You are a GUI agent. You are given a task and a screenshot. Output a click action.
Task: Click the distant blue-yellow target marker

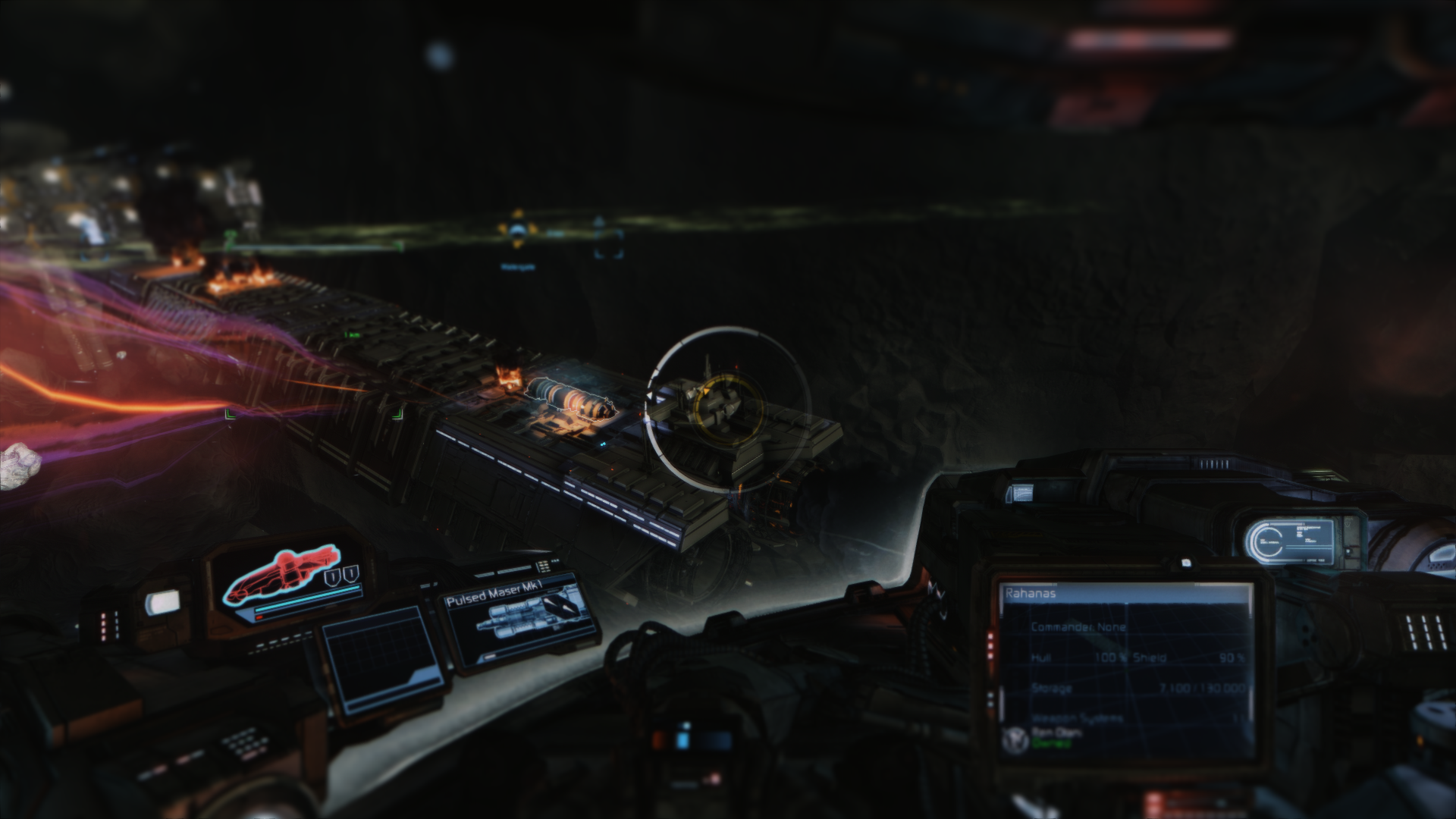tap(518, 232)
